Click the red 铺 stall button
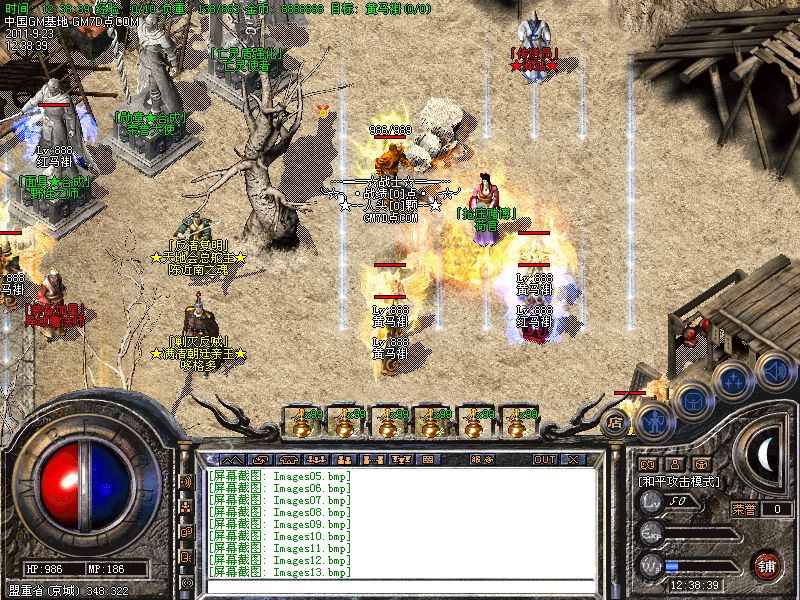The image size is (800, 600). click(x=767, y=564)
